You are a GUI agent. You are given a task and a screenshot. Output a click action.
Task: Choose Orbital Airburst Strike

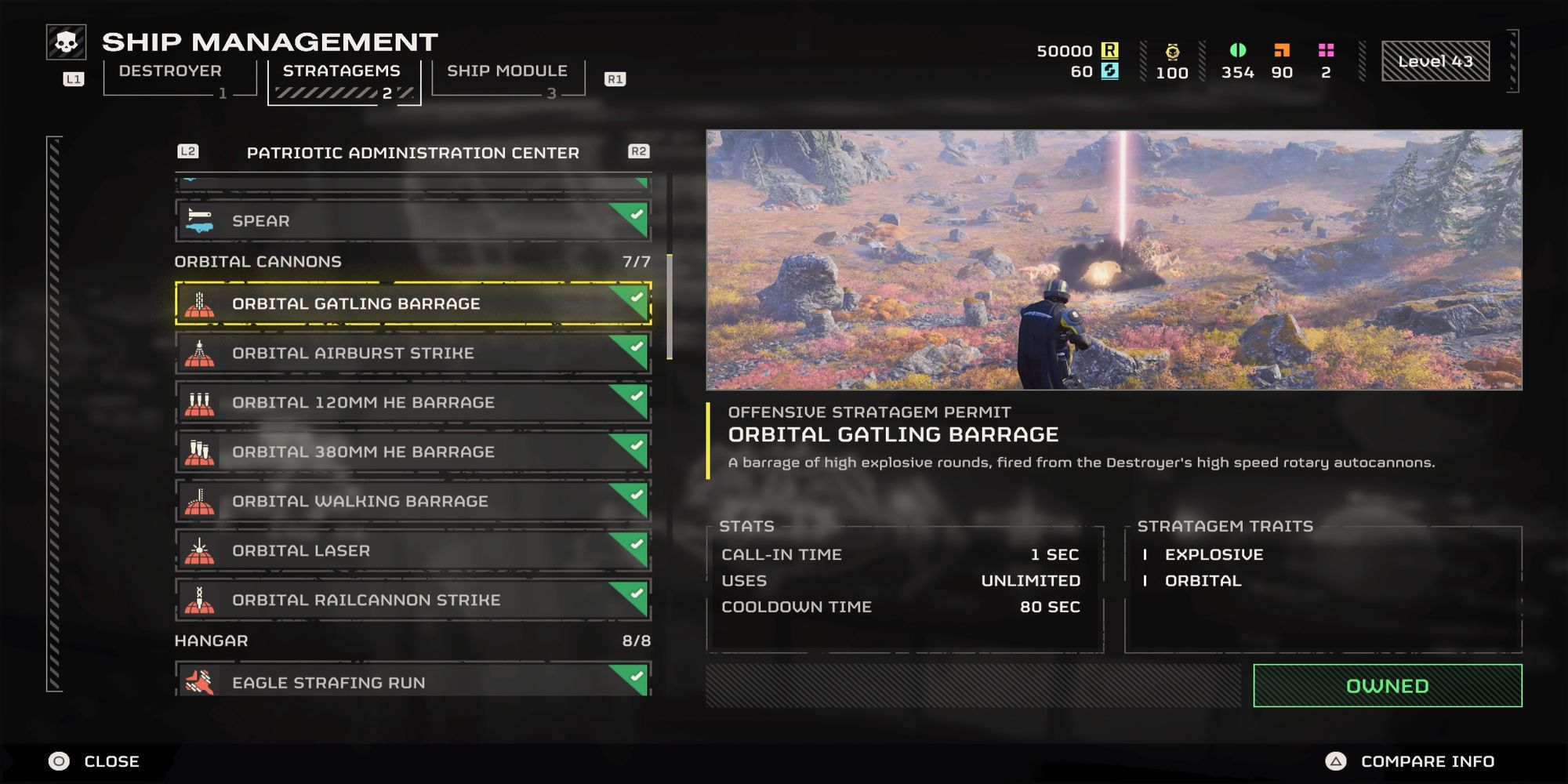(x=412, y=353)
